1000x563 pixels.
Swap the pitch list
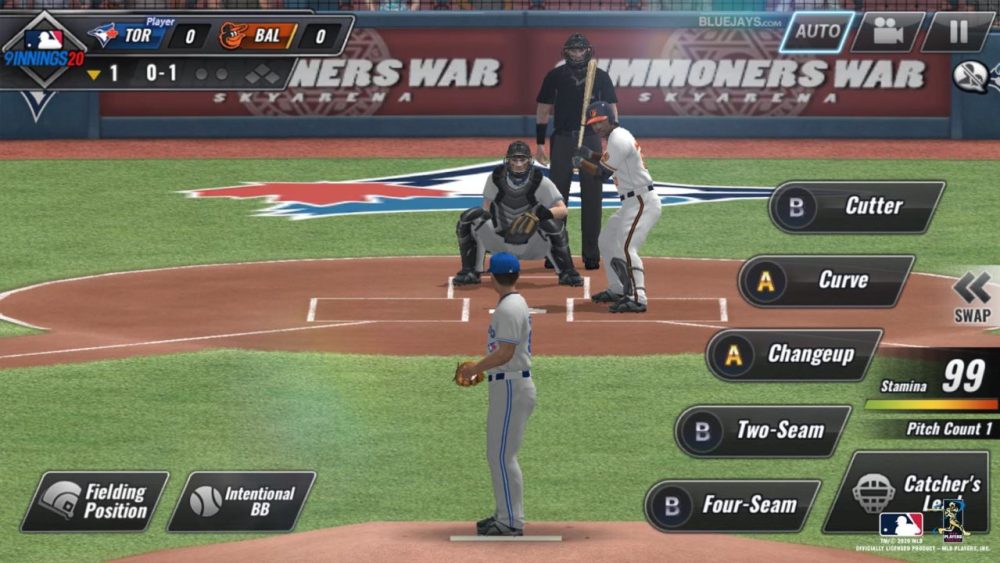point(972,297)
